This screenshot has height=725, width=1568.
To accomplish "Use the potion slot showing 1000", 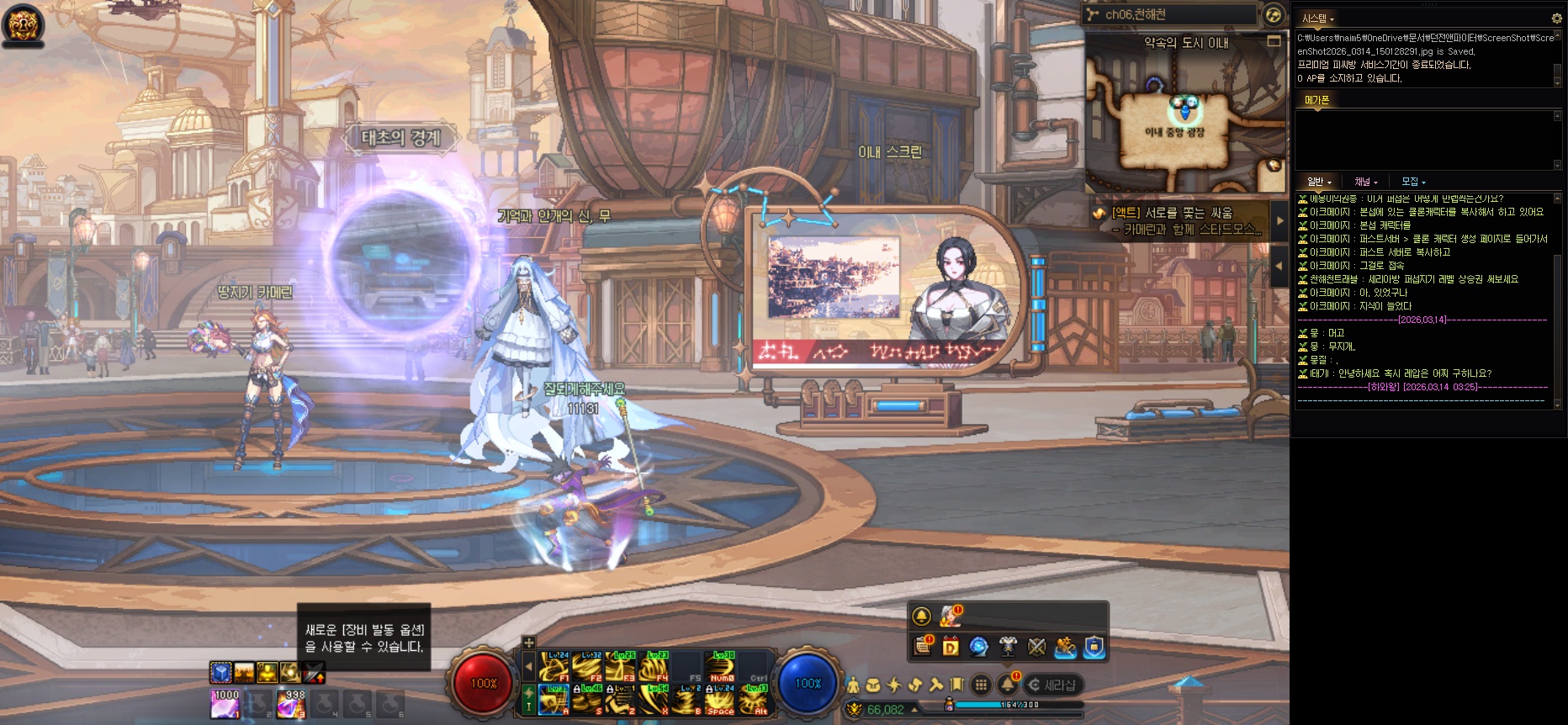I will [225, 704].
